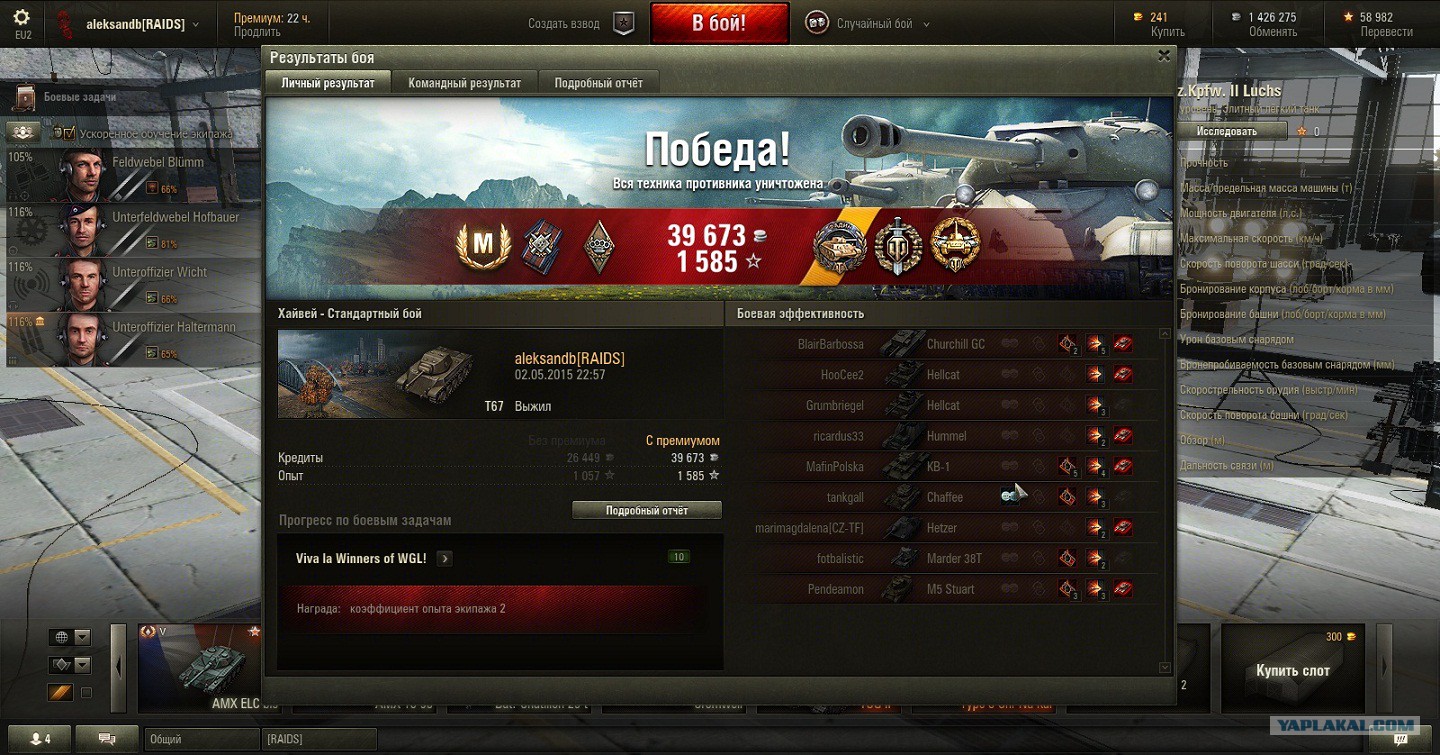This screenshot has height=755, width=1440.
Task: Open the Общий chat channel tab
Action: [x=202, y=740]
